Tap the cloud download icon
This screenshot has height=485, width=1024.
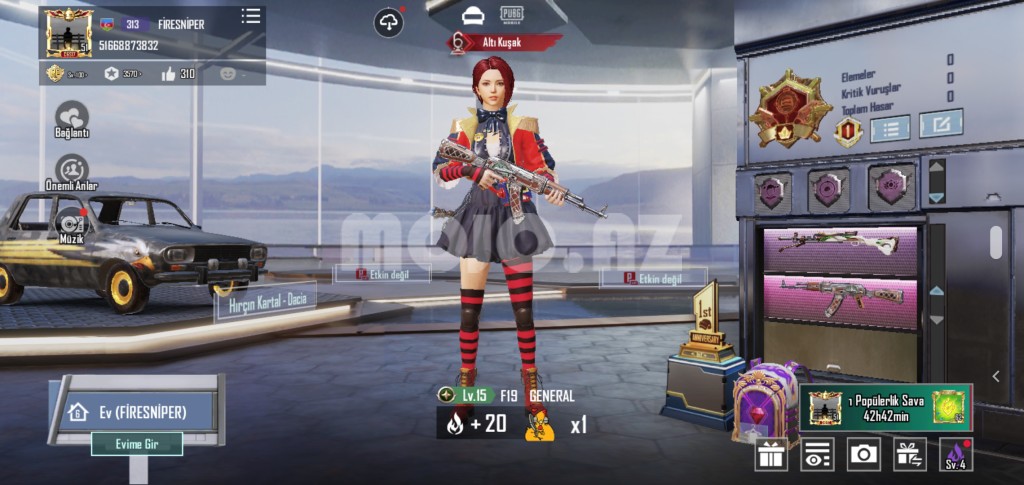(x=388, y=22)
